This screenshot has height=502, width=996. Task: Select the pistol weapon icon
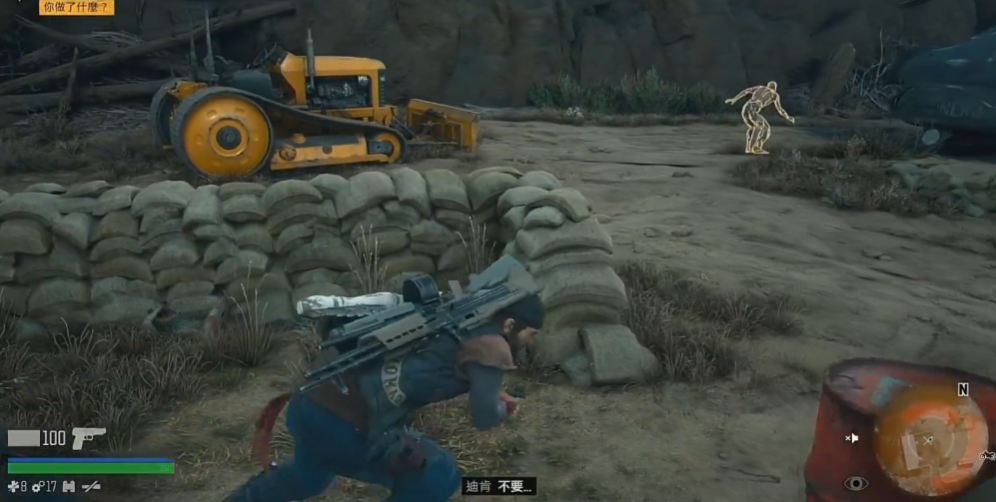[x=88, y=438]
